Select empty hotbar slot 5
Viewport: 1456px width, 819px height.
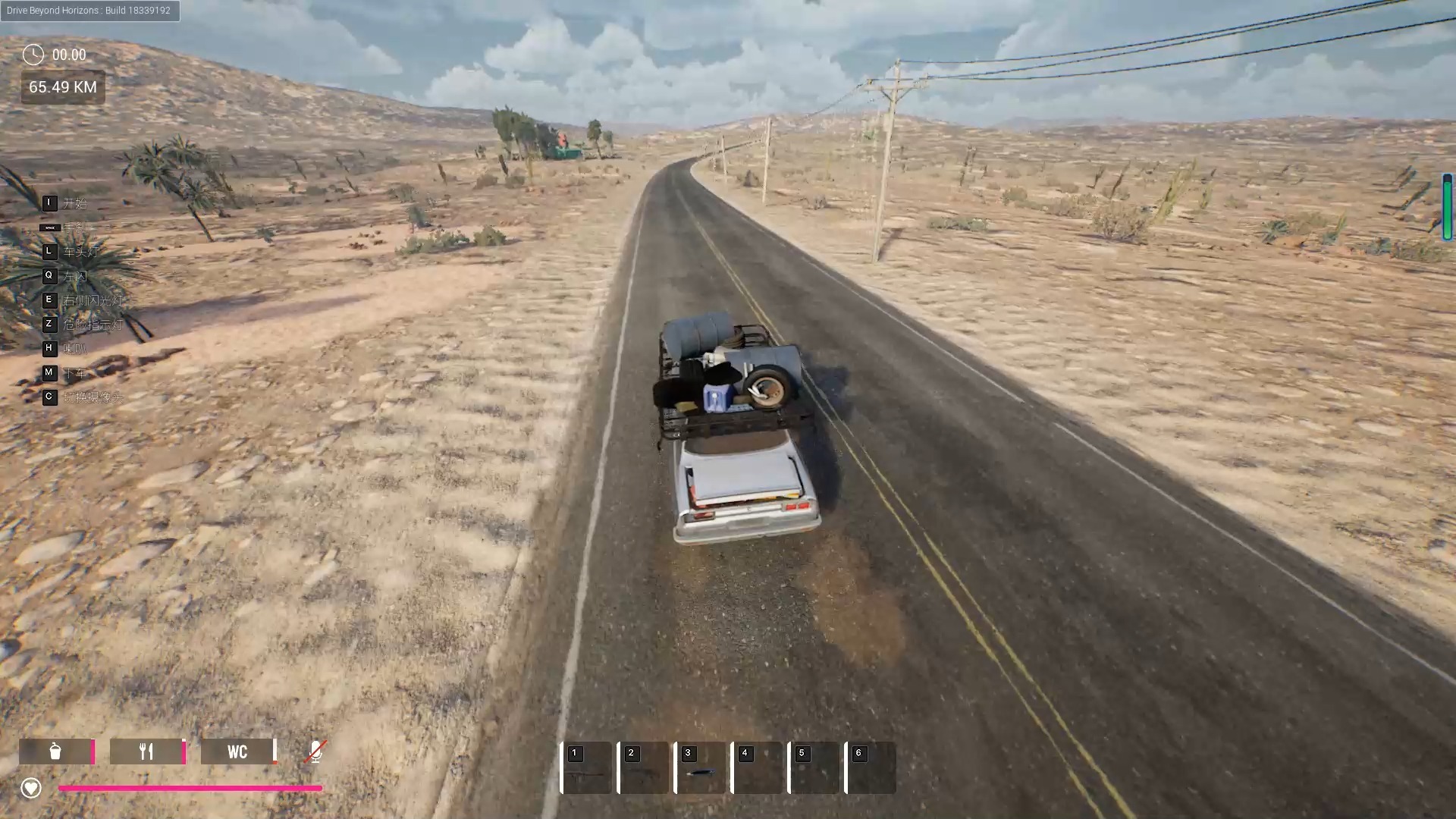[x=814, y=767]
